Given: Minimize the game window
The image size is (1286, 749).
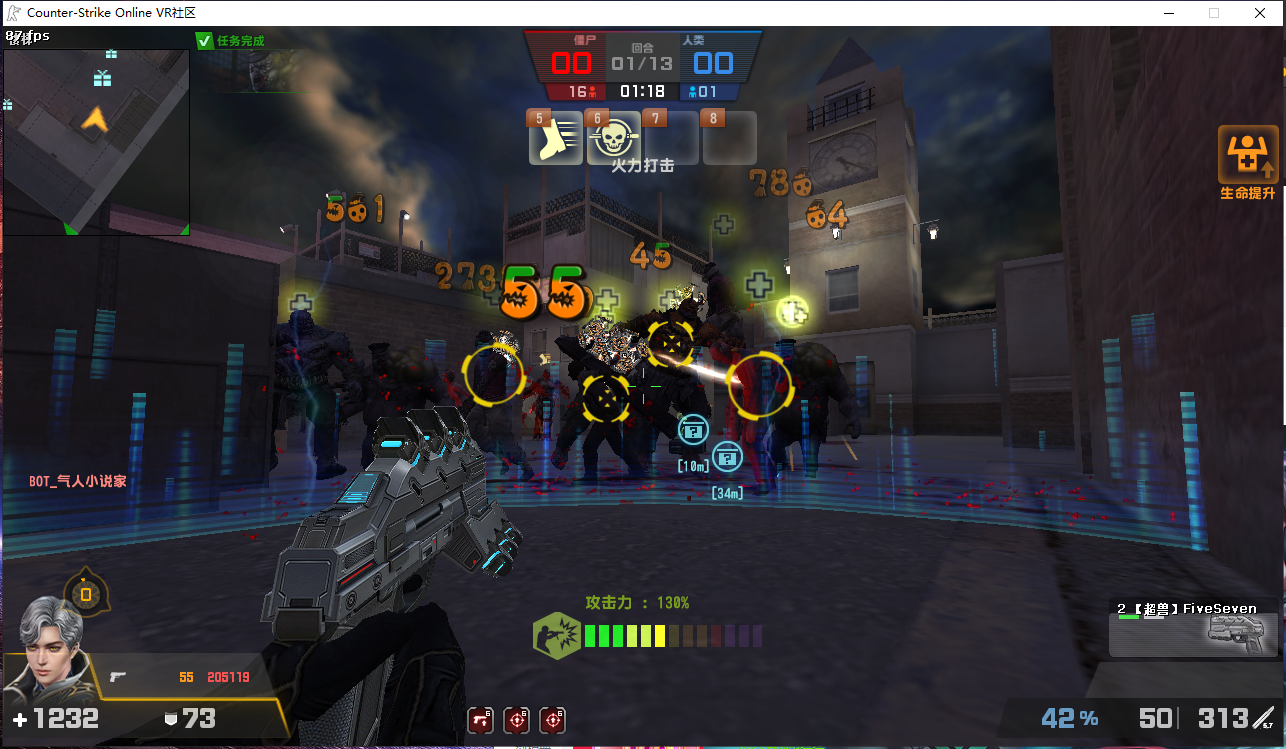Looking at the screenshot, I should coord(1168,13).
